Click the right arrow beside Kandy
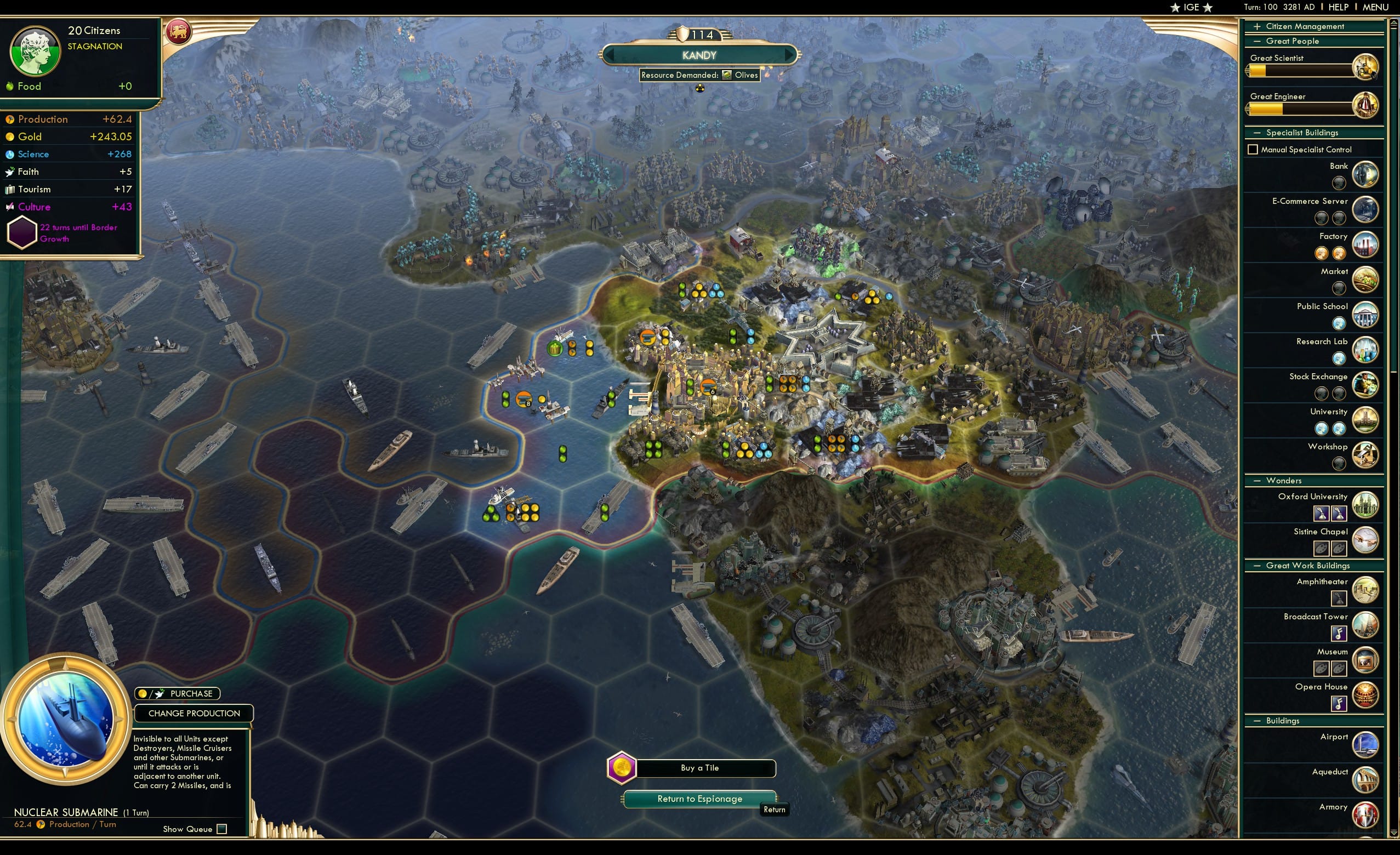The height and width of the screenshot is (855, 1400). coord(792,55)
